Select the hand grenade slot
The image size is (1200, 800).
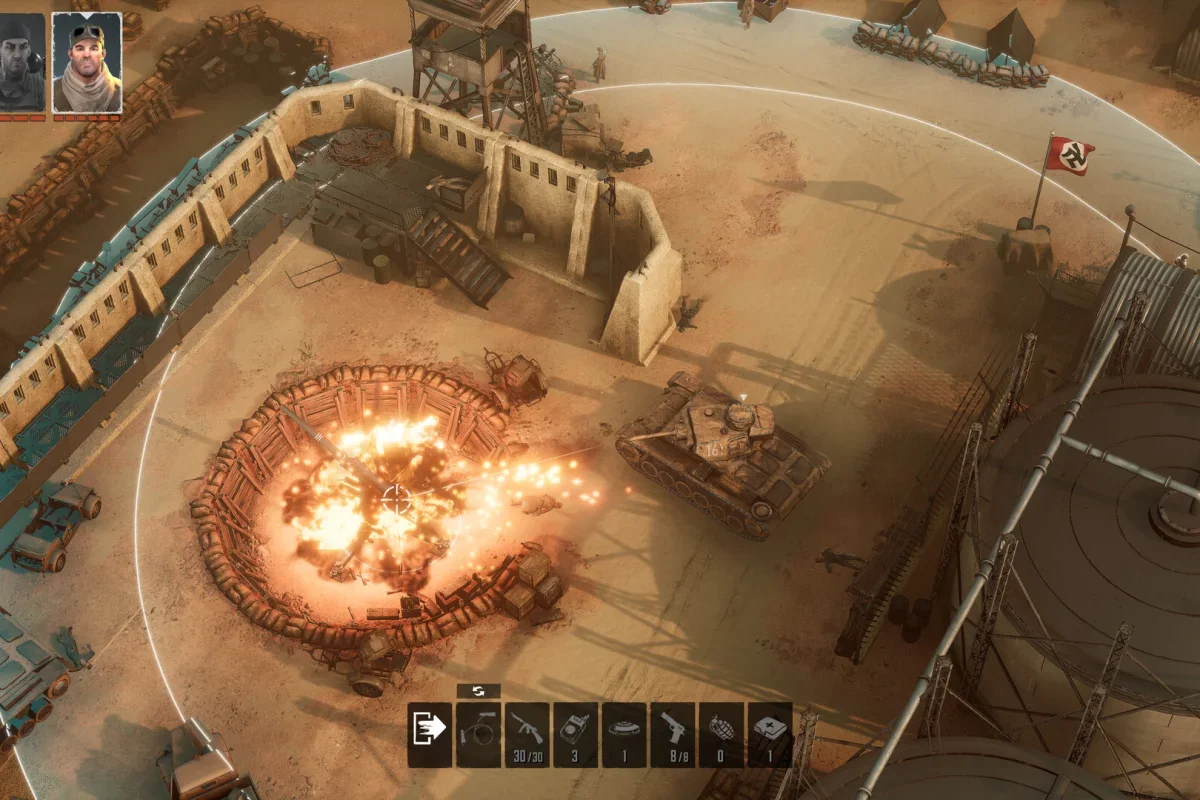click(721, 734)
